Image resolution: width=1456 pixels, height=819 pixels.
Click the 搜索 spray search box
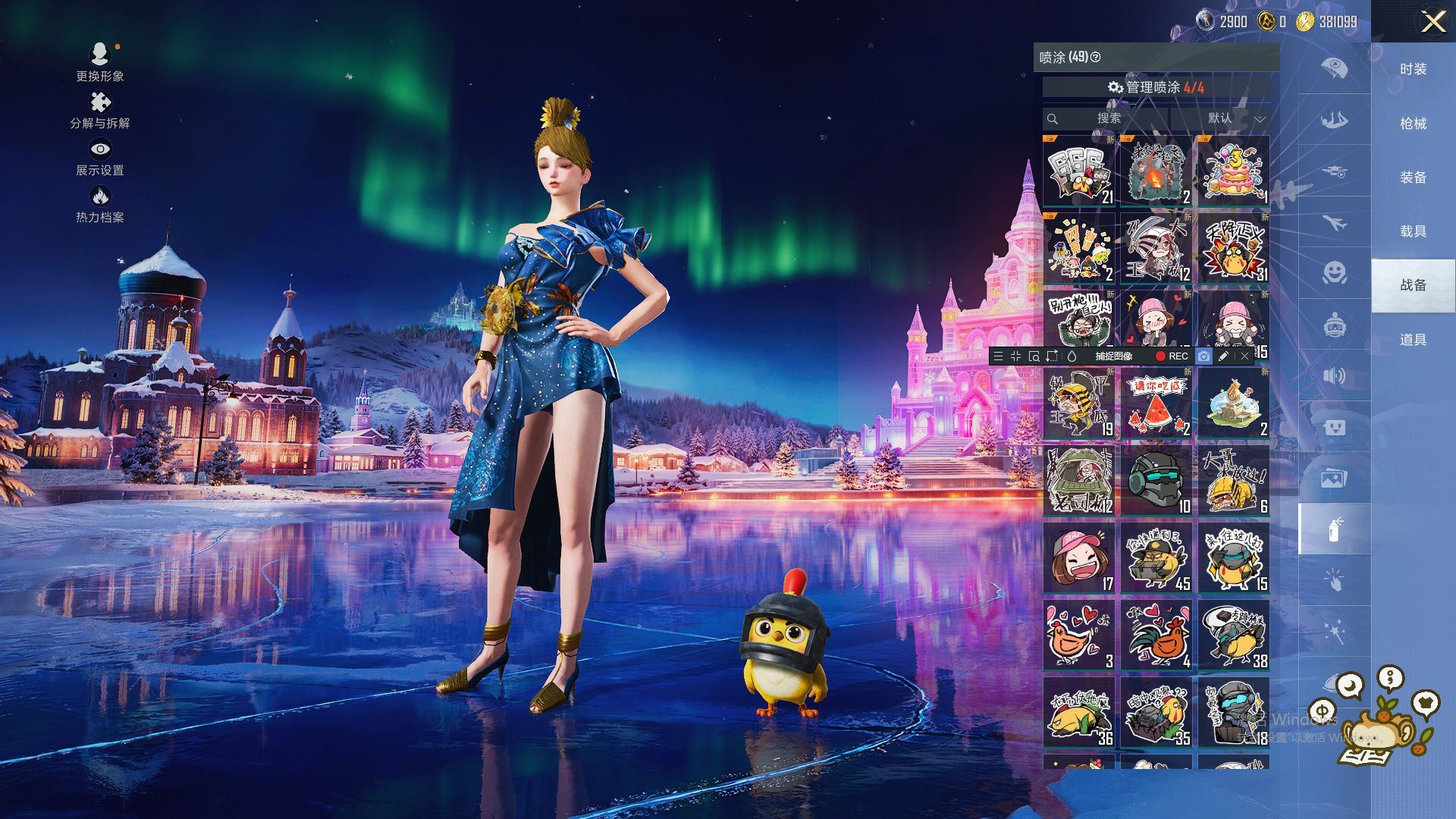[1107, 118]
